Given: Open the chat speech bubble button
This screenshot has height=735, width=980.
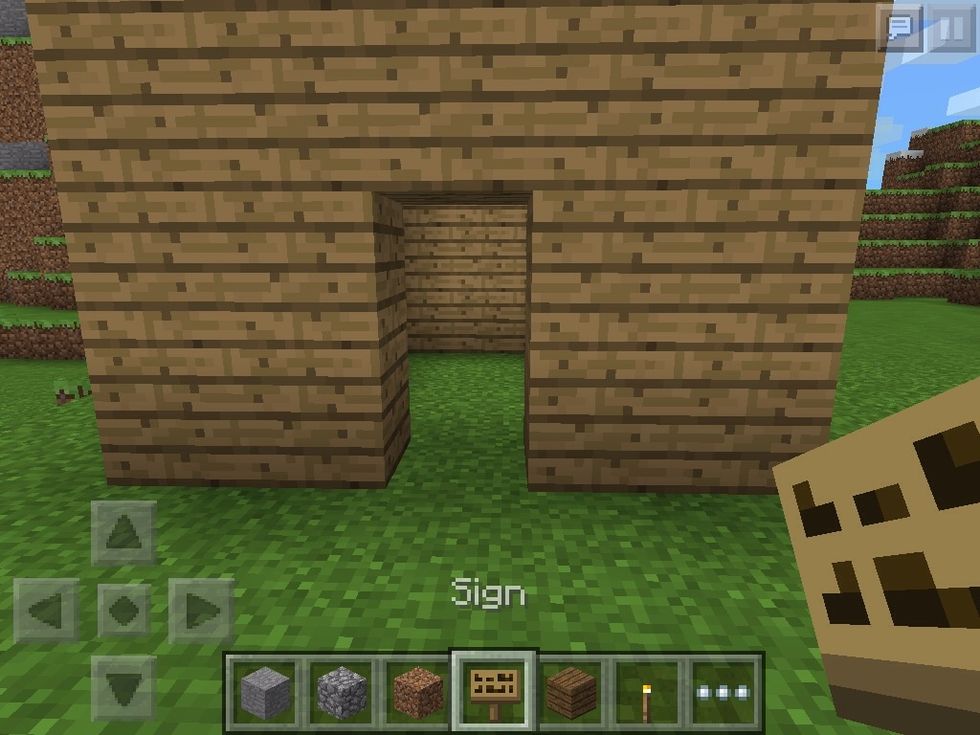Looking at the screenshot, I should point(901,27).
